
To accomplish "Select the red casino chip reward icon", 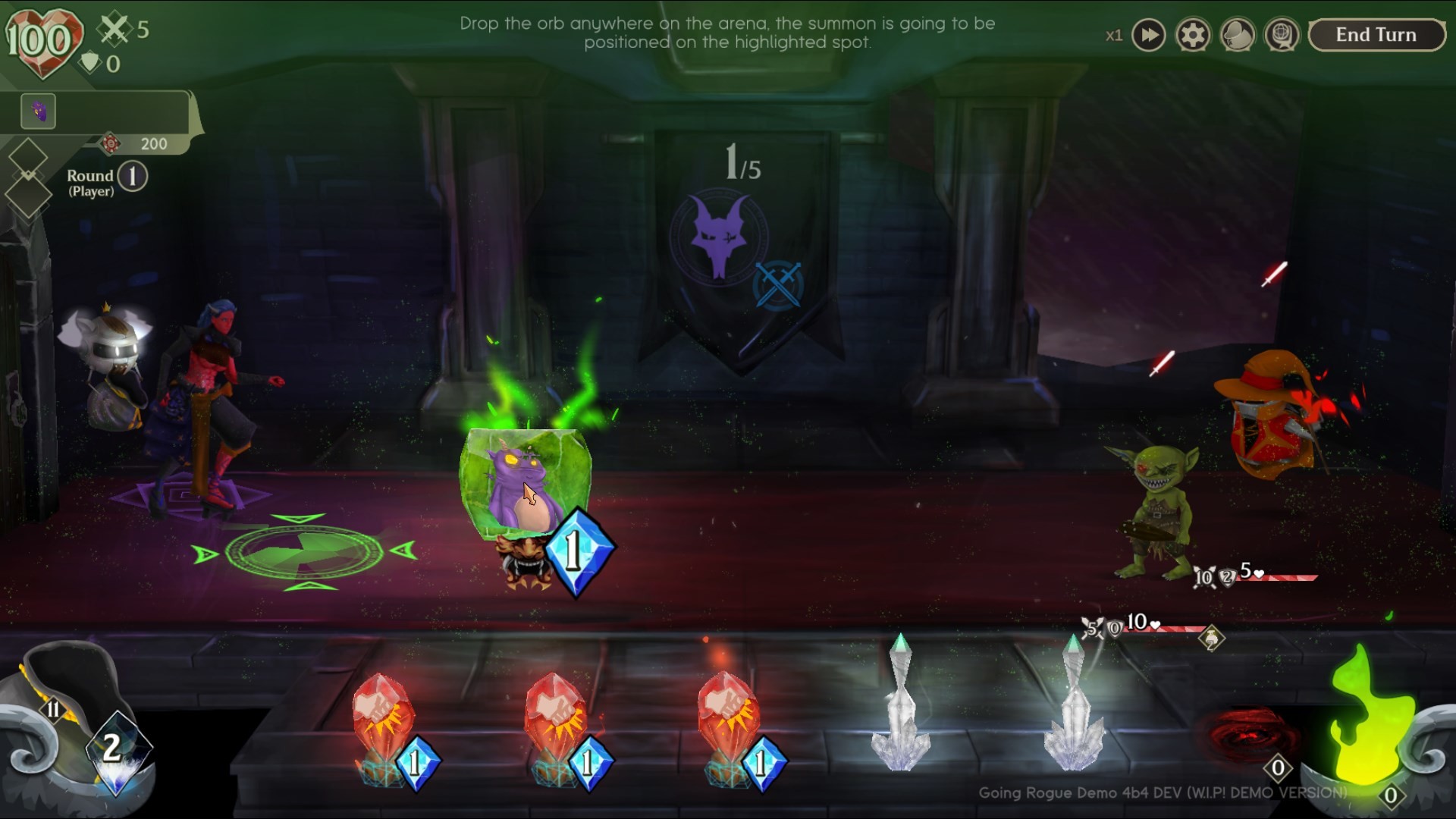I will tap(110, 143).
